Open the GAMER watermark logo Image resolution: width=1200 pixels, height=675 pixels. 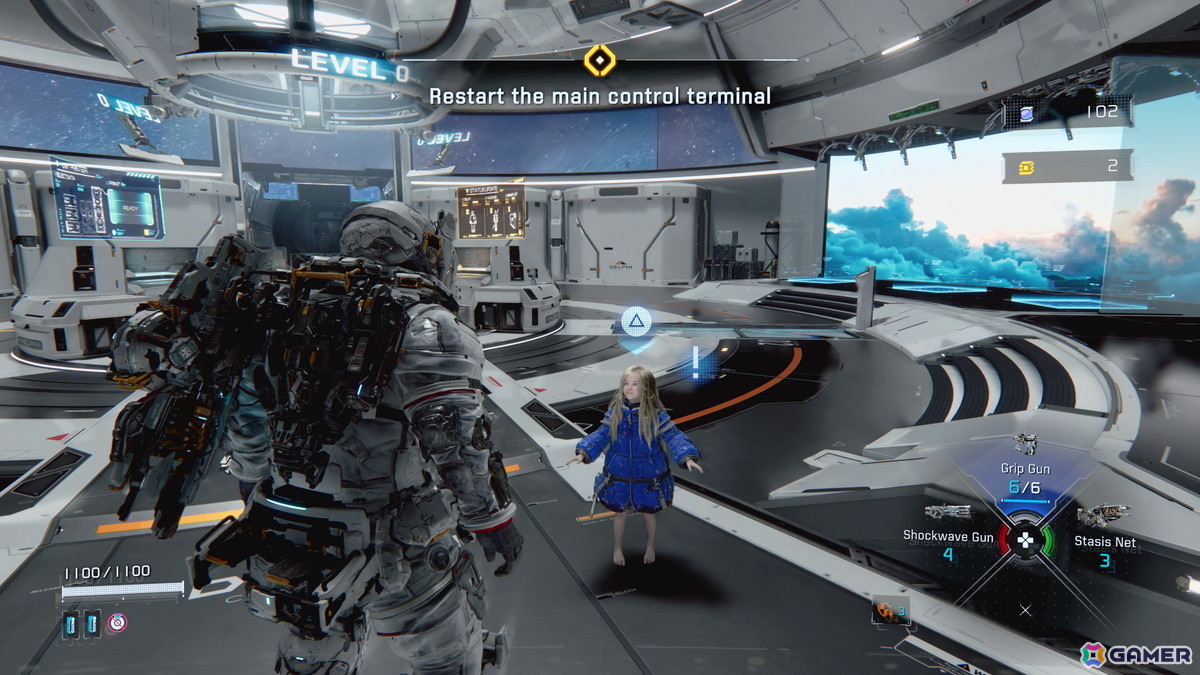(1135, 654)
